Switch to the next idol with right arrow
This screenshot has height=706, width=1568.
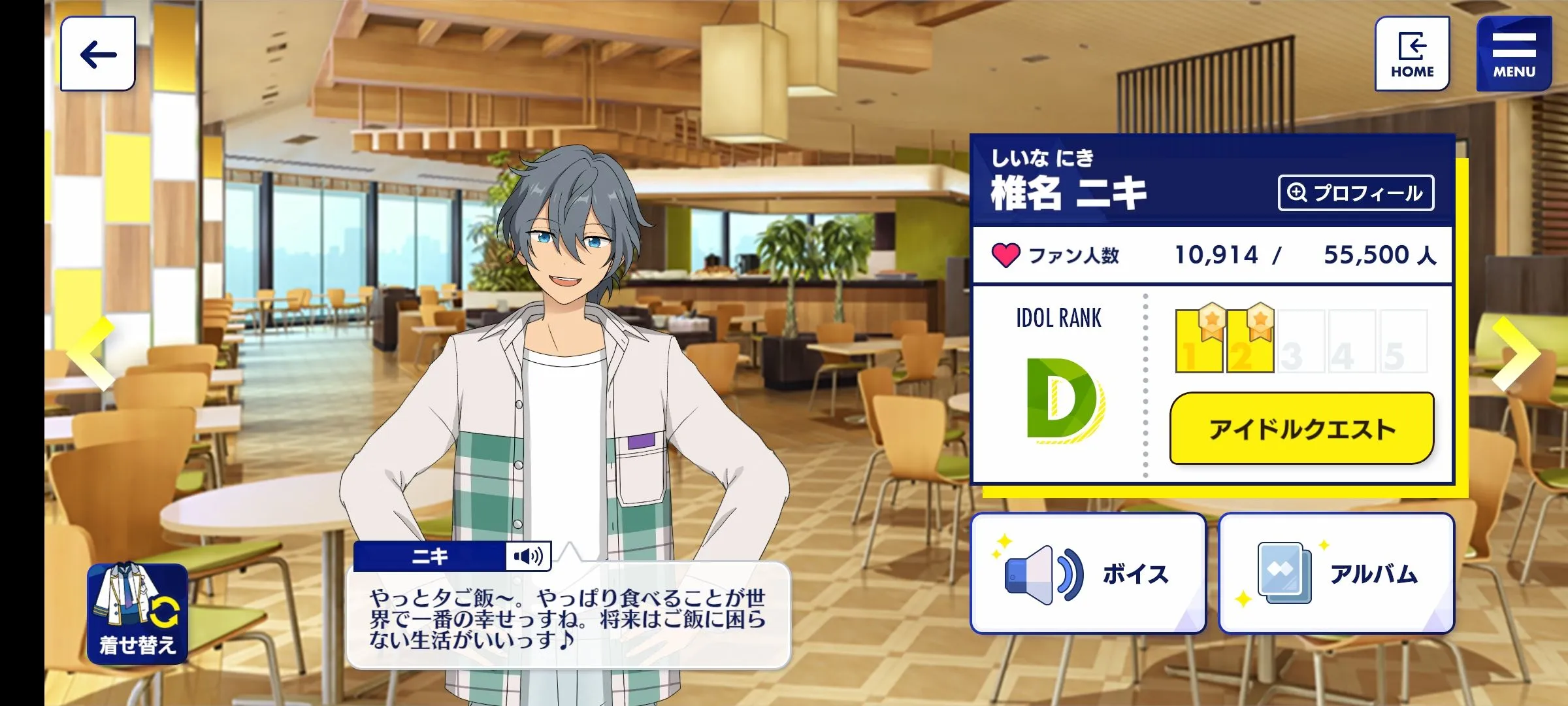1517,354
